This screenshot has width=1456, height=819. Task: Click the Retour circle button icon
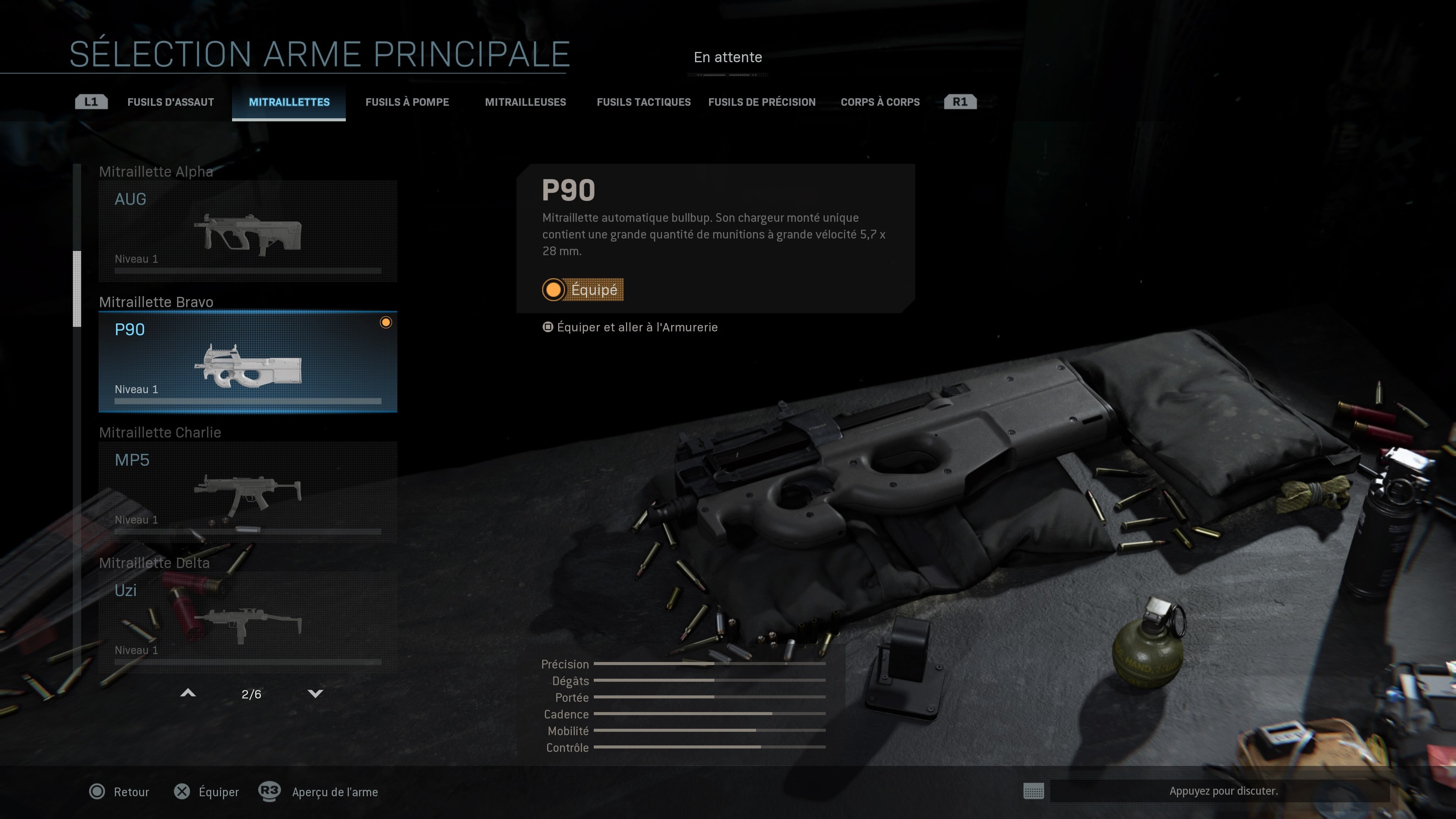click(x=97, y=792)
